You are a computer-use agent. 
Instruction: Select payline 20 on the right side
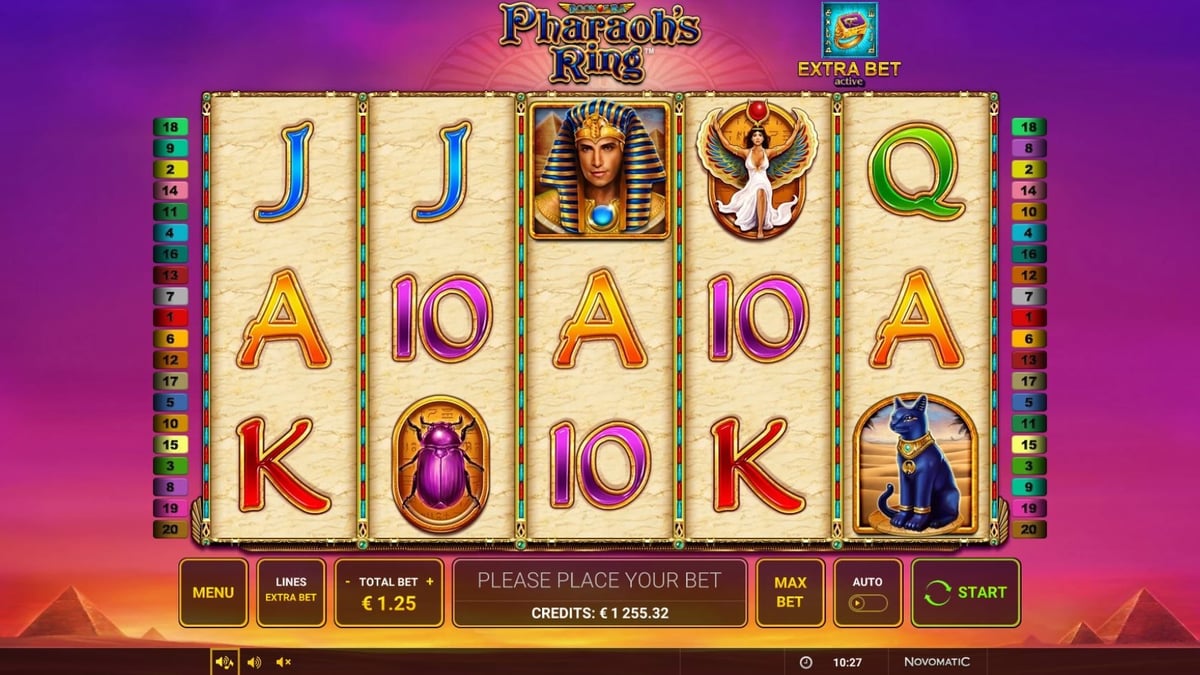tap(1029, 529)
